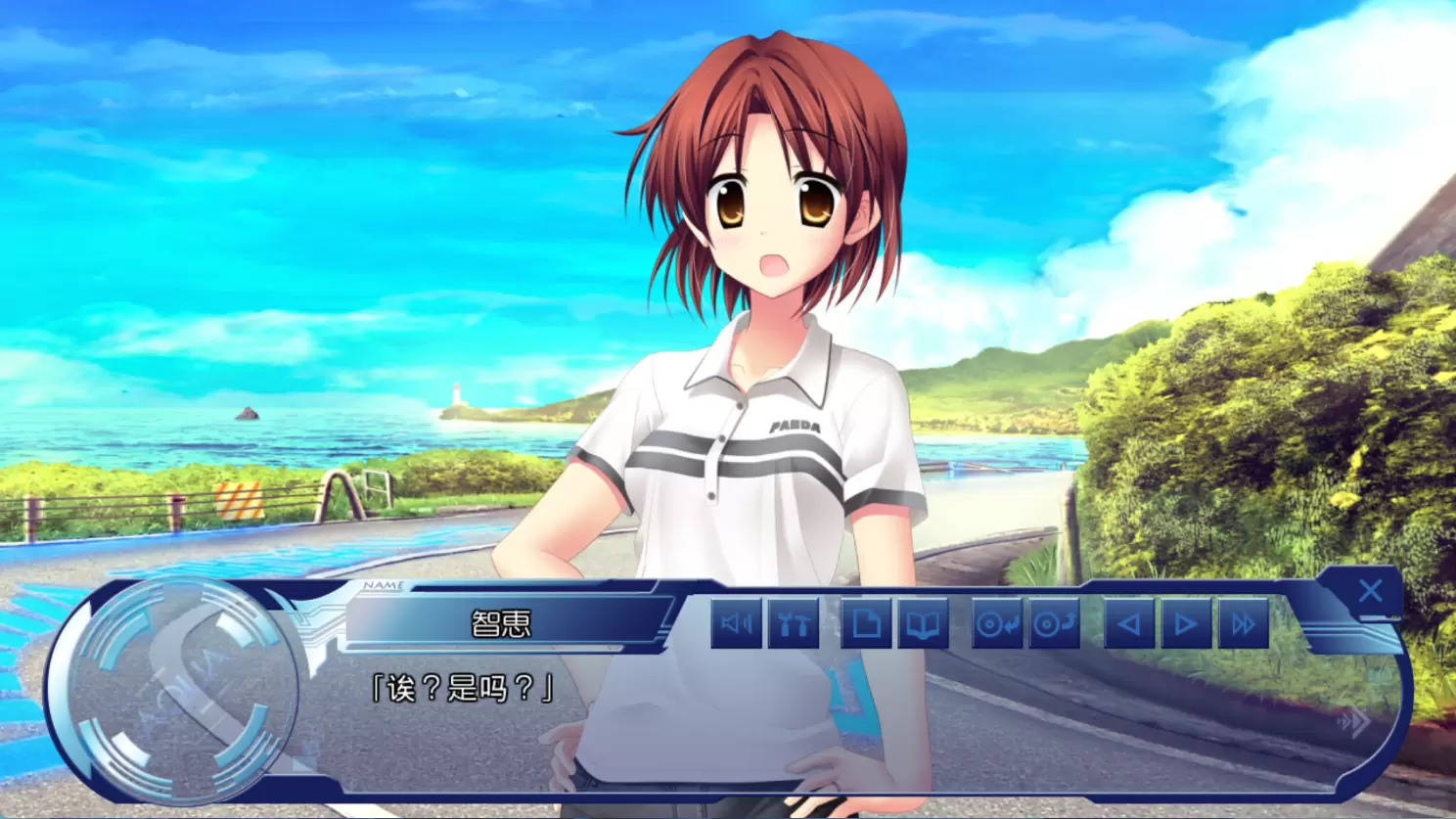Fast-forward with the double-arrow skip button
Image resolution: width=1456 pixels, height=819 pixels.
tap(1243, 623)
